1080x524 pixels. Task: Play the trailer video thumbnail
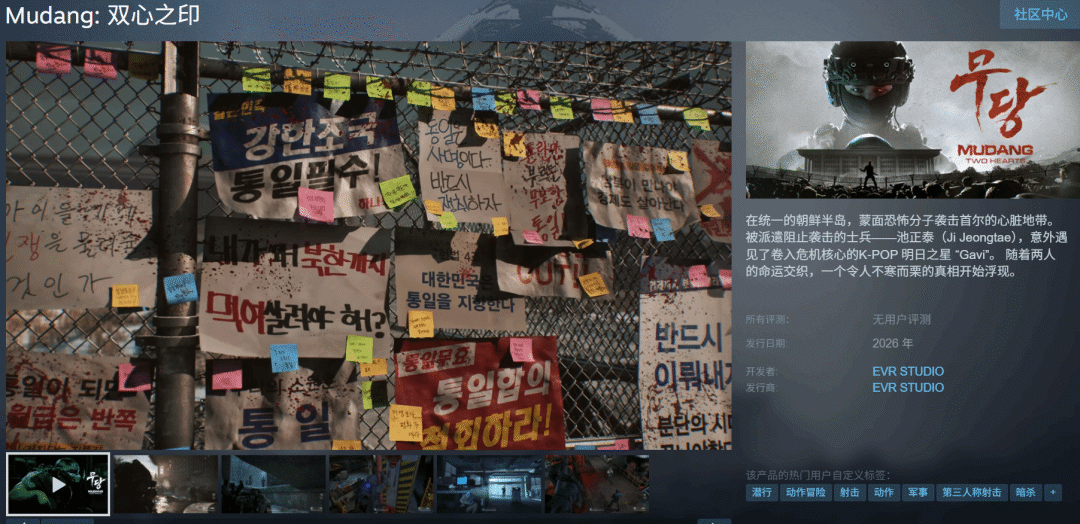58,484
